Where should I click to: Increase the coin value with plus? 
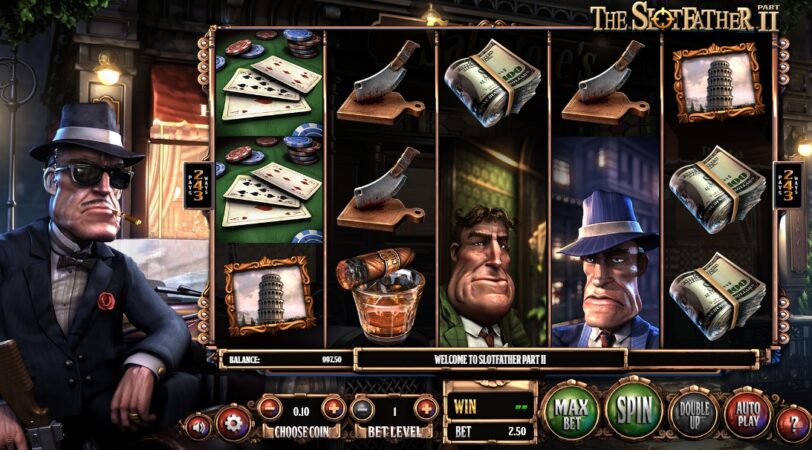(x=333, y=408)
